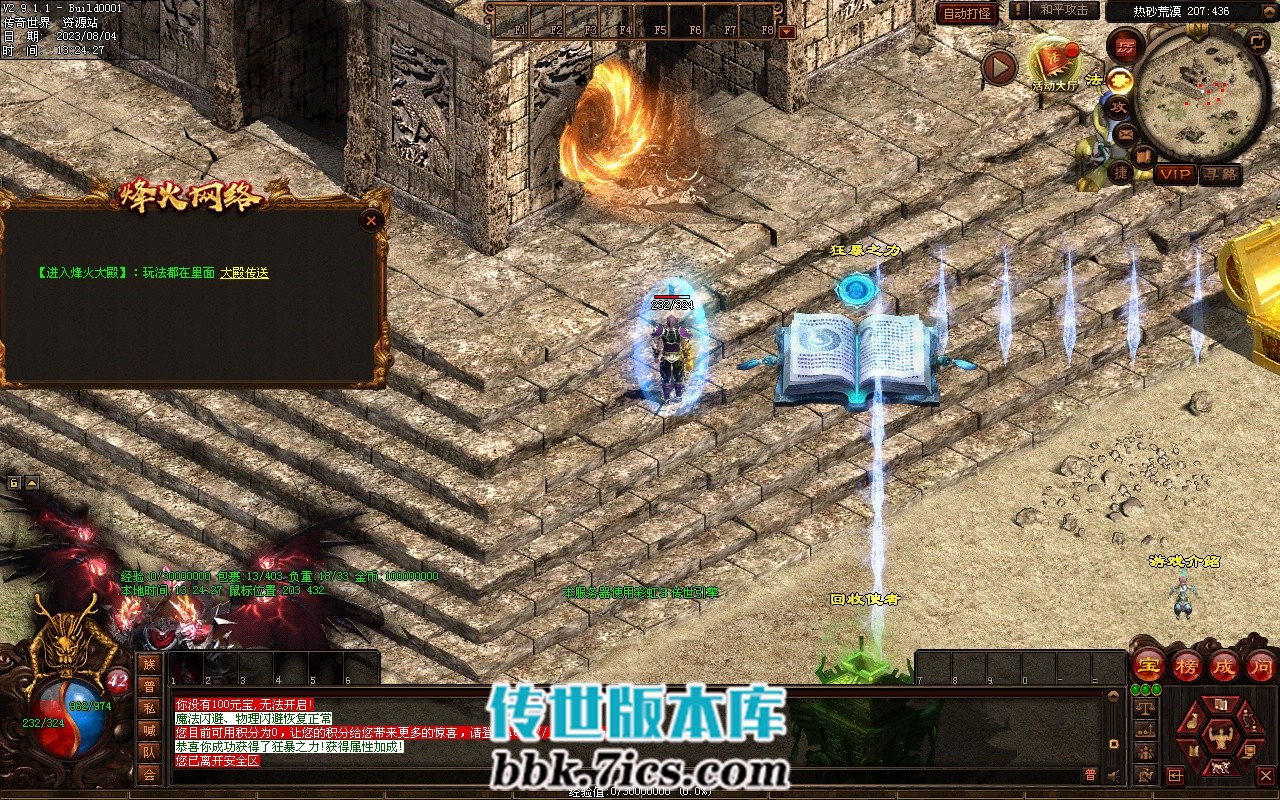Toggle the chat speaker sound icon
Image resolution: width=1280 pixels, height=800 pixels.
pyautogui.click(x=1113, y=774)
